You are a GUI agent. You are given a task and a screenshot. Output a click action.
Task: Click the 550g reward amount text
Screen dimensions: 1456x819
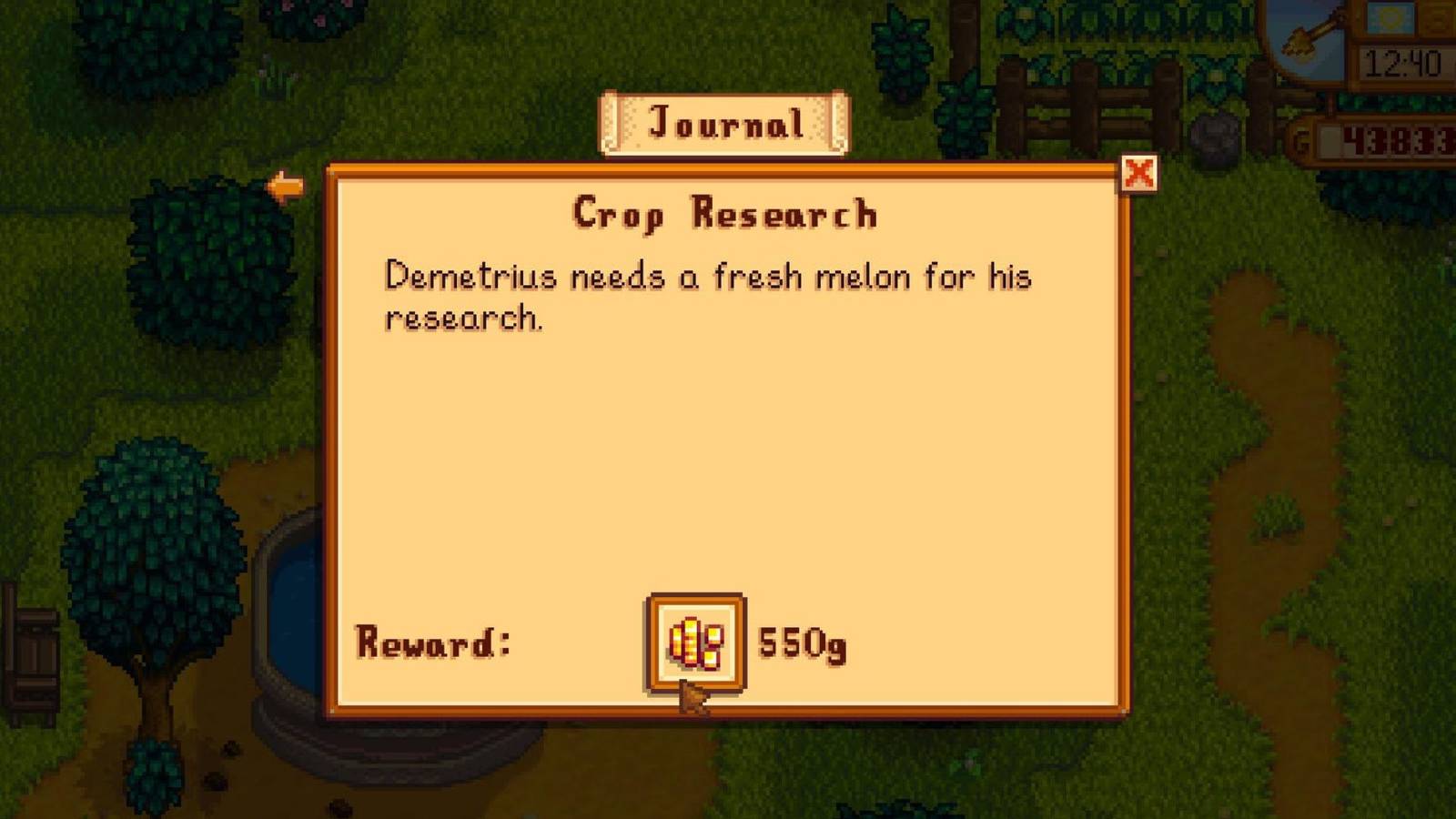point(800,645)
